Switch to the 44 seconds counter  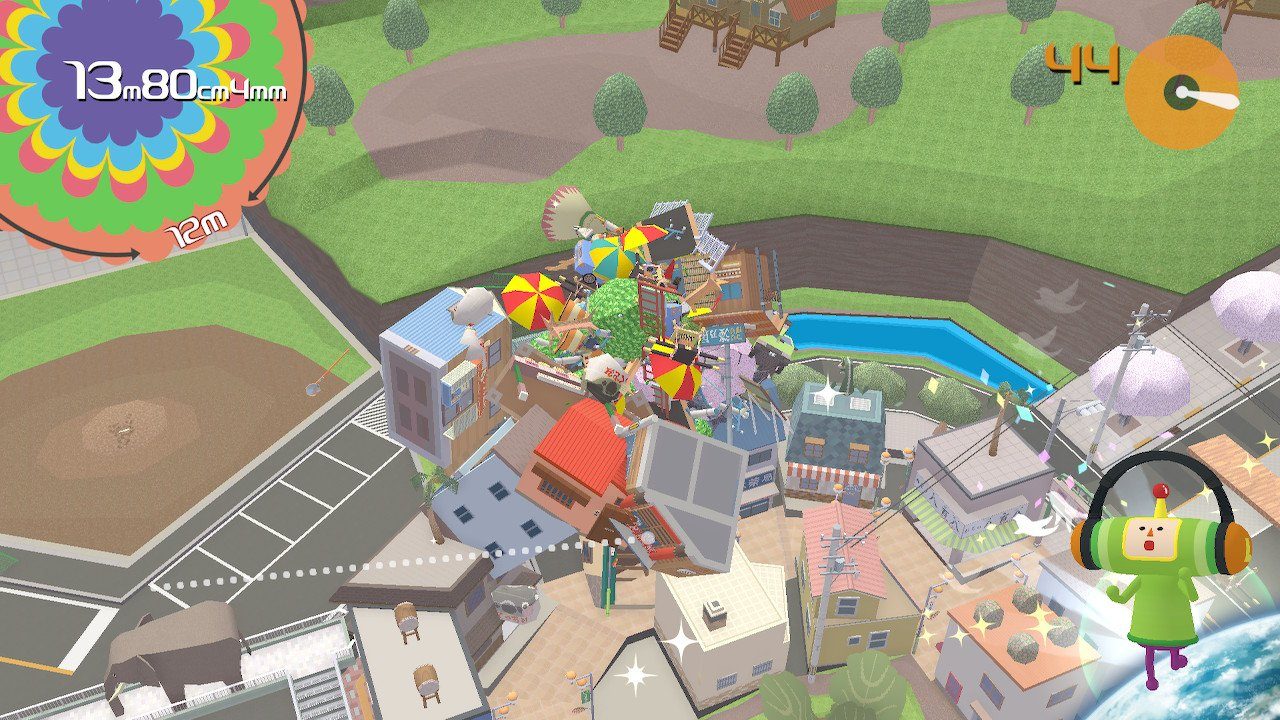tap(1085, 60)
